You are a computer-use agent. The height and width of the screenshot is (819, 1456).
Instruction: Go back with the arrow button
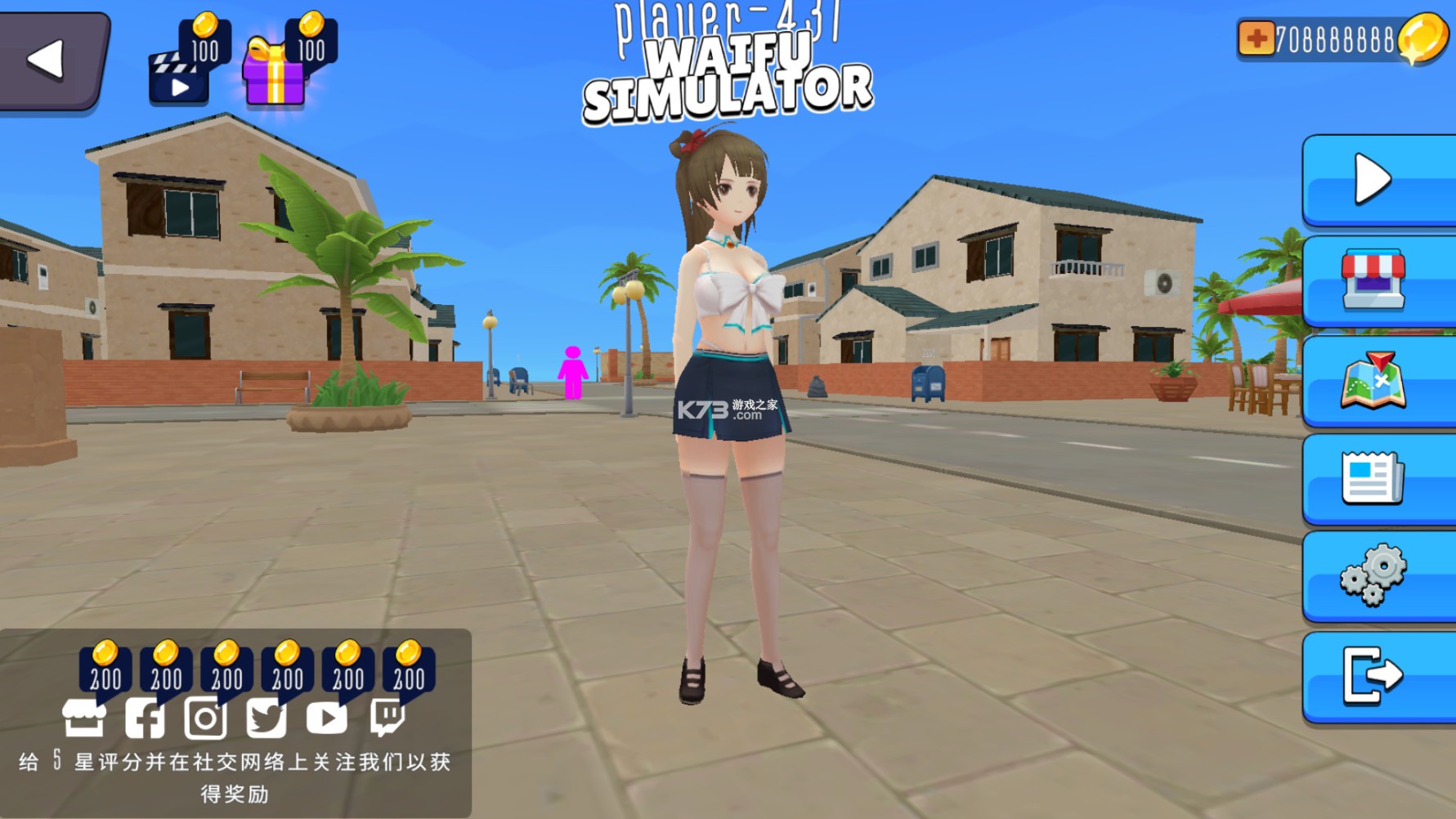tap(51, 60)
